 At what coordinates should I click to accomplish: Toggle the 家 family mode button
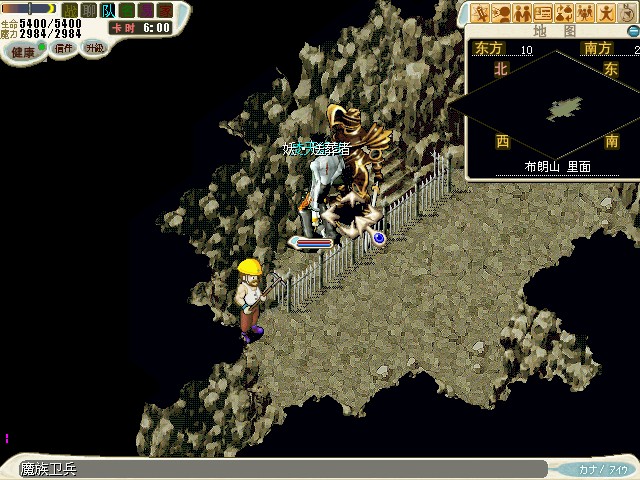[164, 10]
